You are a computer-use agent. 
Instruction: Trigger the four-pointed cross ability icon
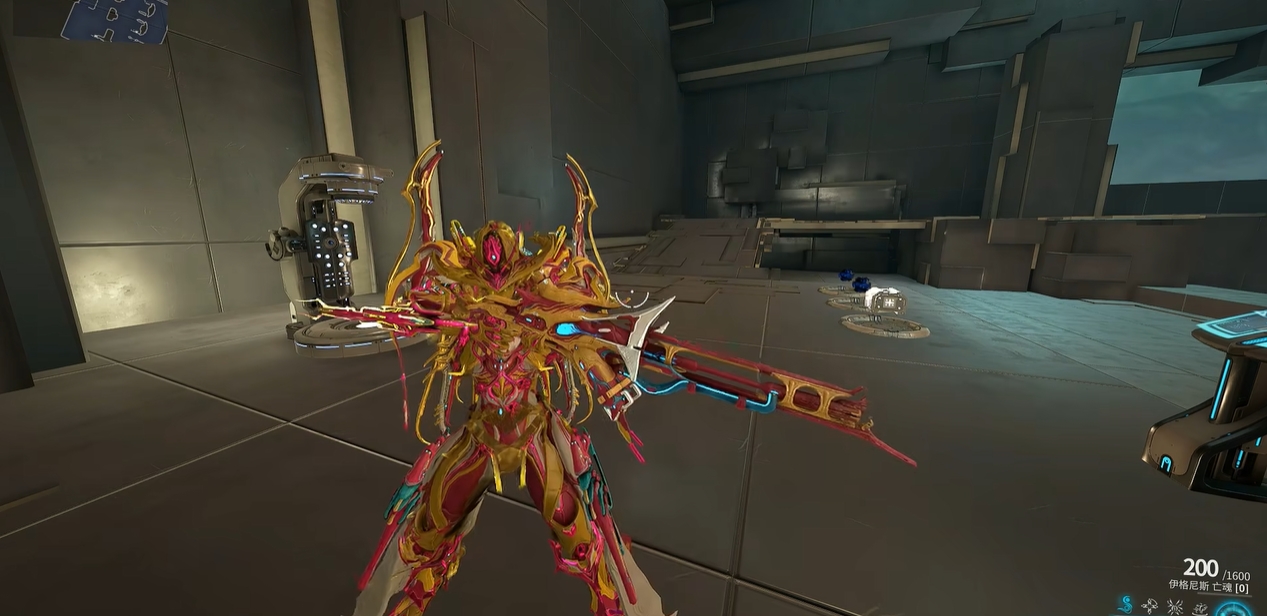pyautogui.click(x=1151, y=606)
